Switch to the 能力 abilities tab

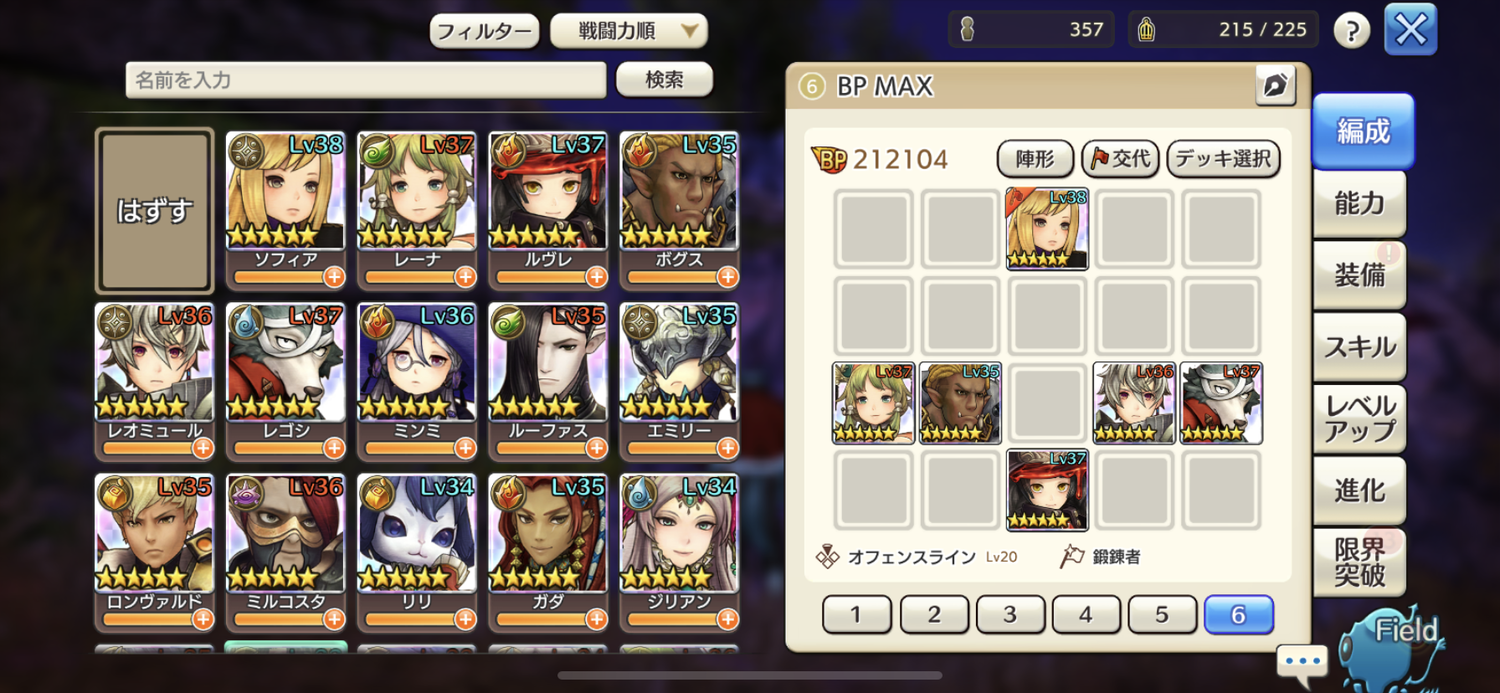click(x=1359, y=204)
